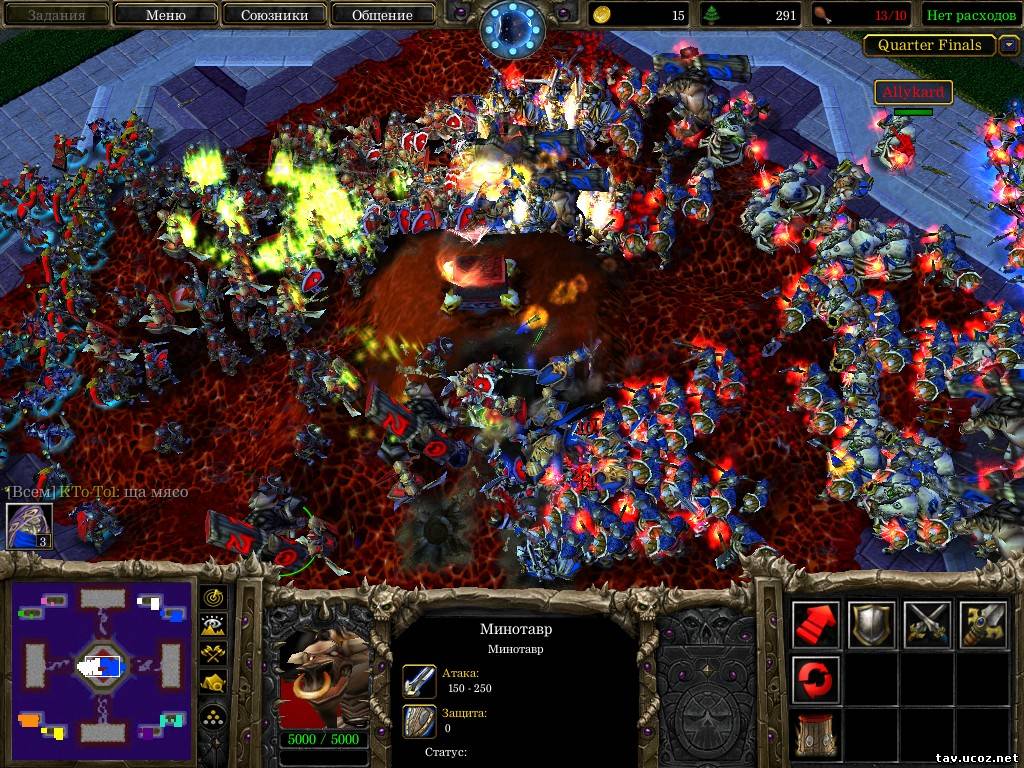Toggle formation movement with the dots icon
The image size is (1024, 768).
[214, 715]
